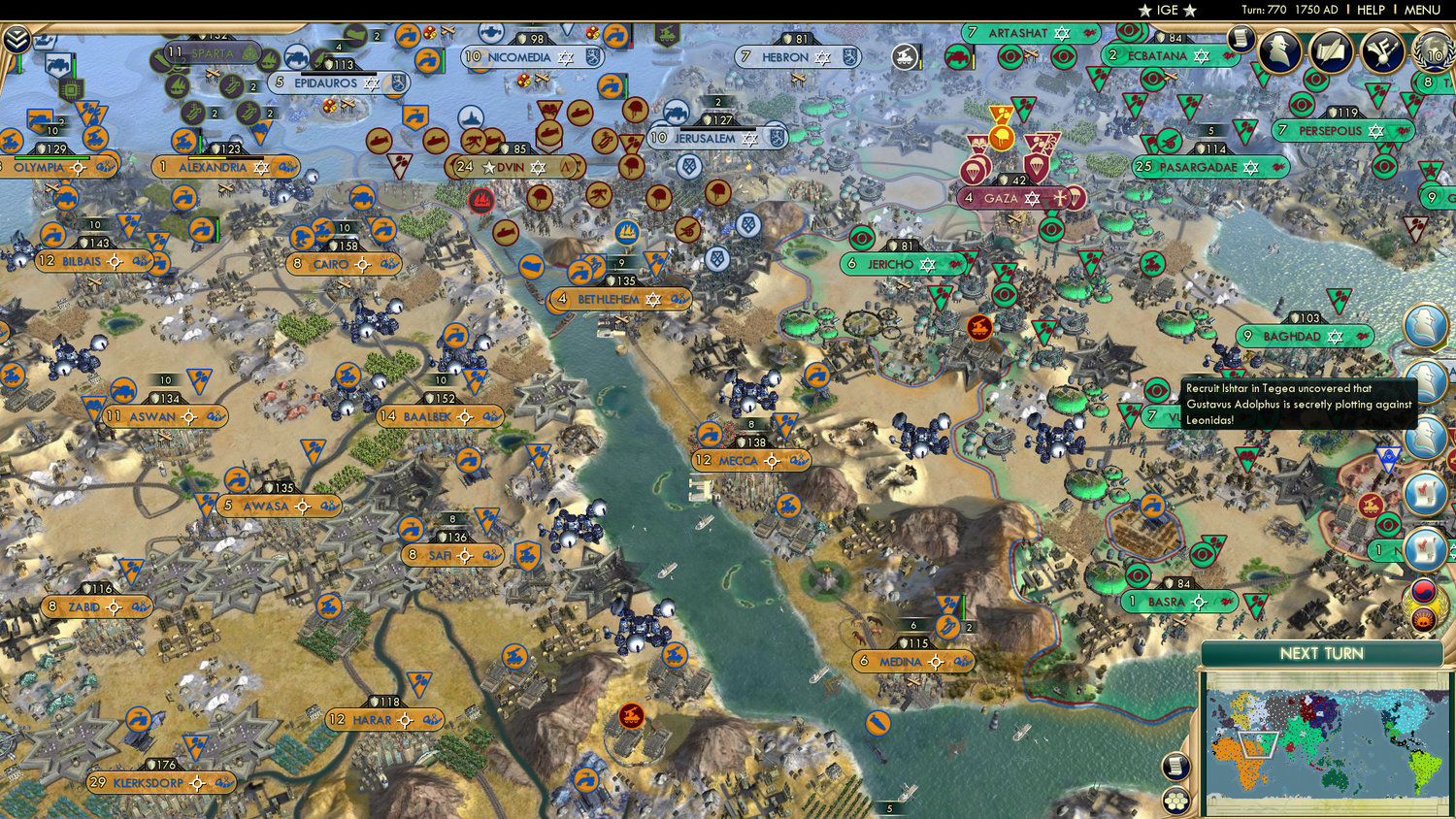This screenshot has width=1456, height=819.
Task: Click the sun emblem notification at bottom right
Action: (1425, 617)
